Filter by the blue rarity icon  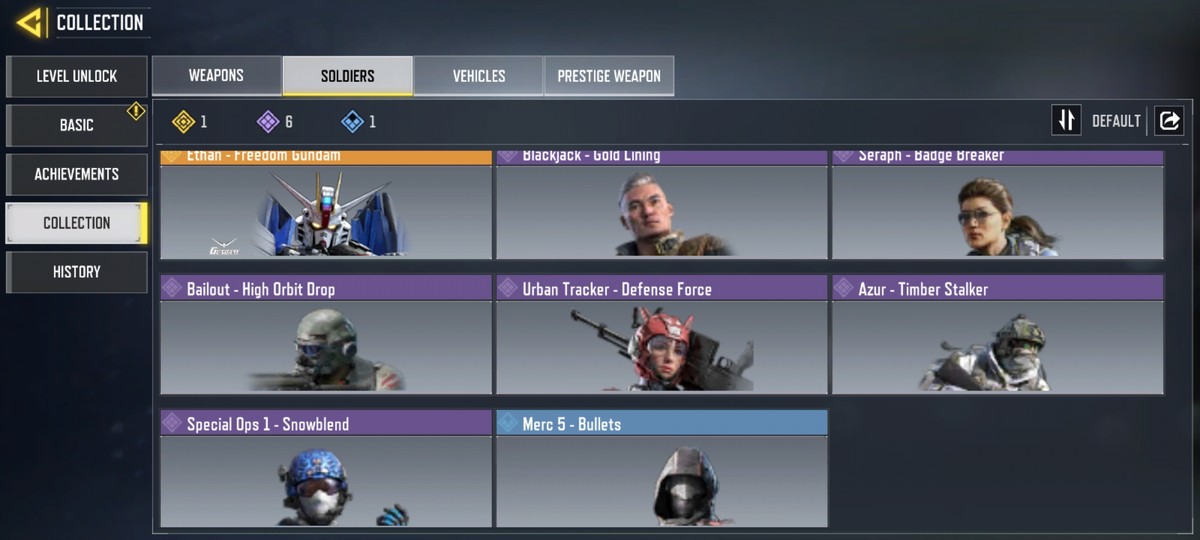pyautogui.click(x=352, y=122)
